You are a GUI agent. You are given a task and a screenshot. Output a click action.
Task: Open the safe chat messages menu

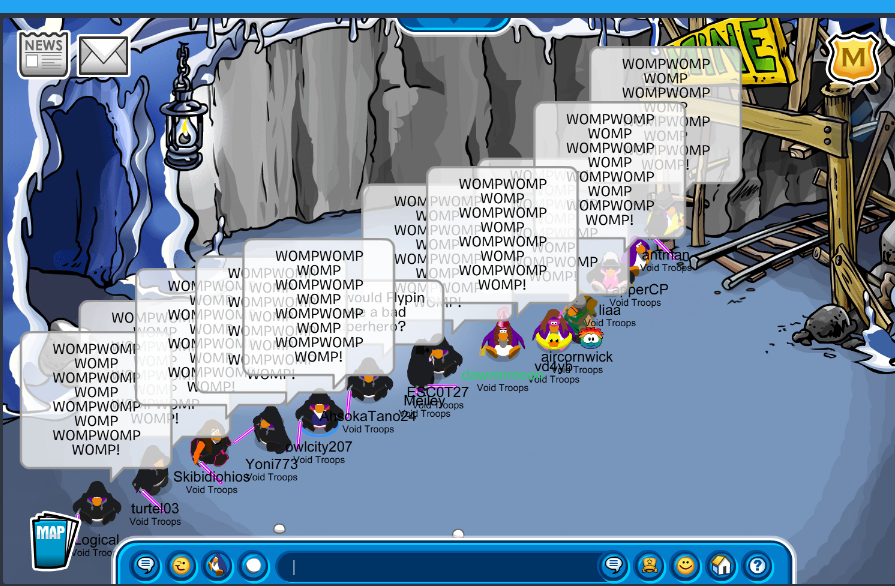click(146, 566)
